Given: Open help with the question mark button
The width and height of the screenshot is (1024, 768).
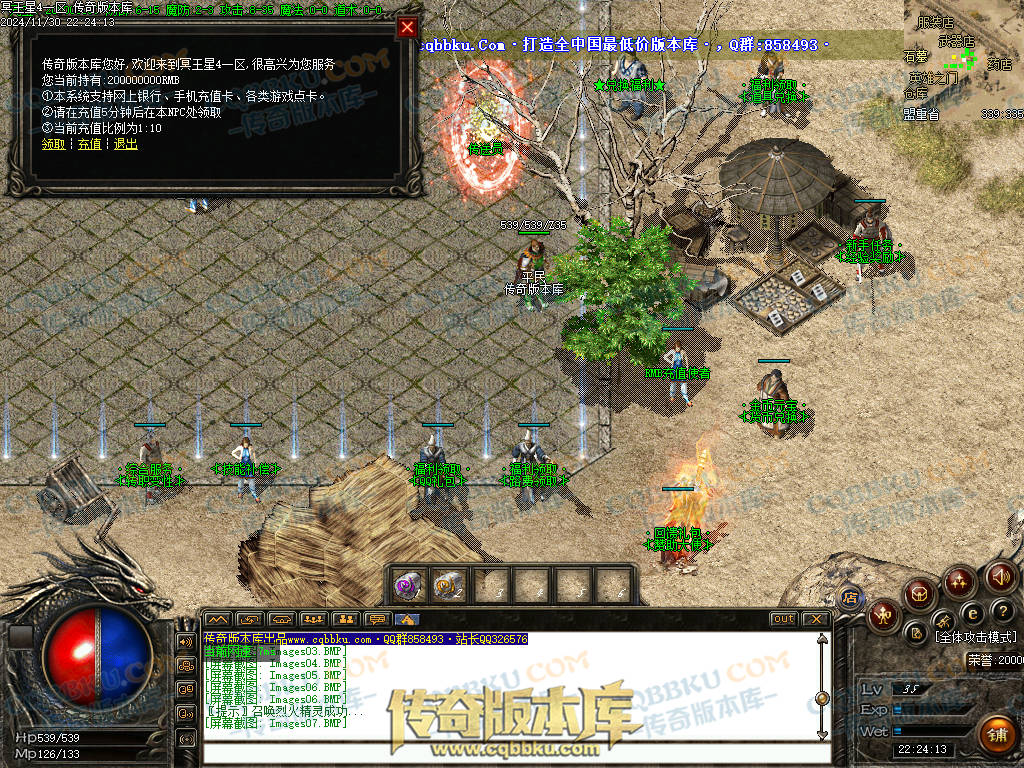Looking at the screenshot, I should pos(1003,610).
